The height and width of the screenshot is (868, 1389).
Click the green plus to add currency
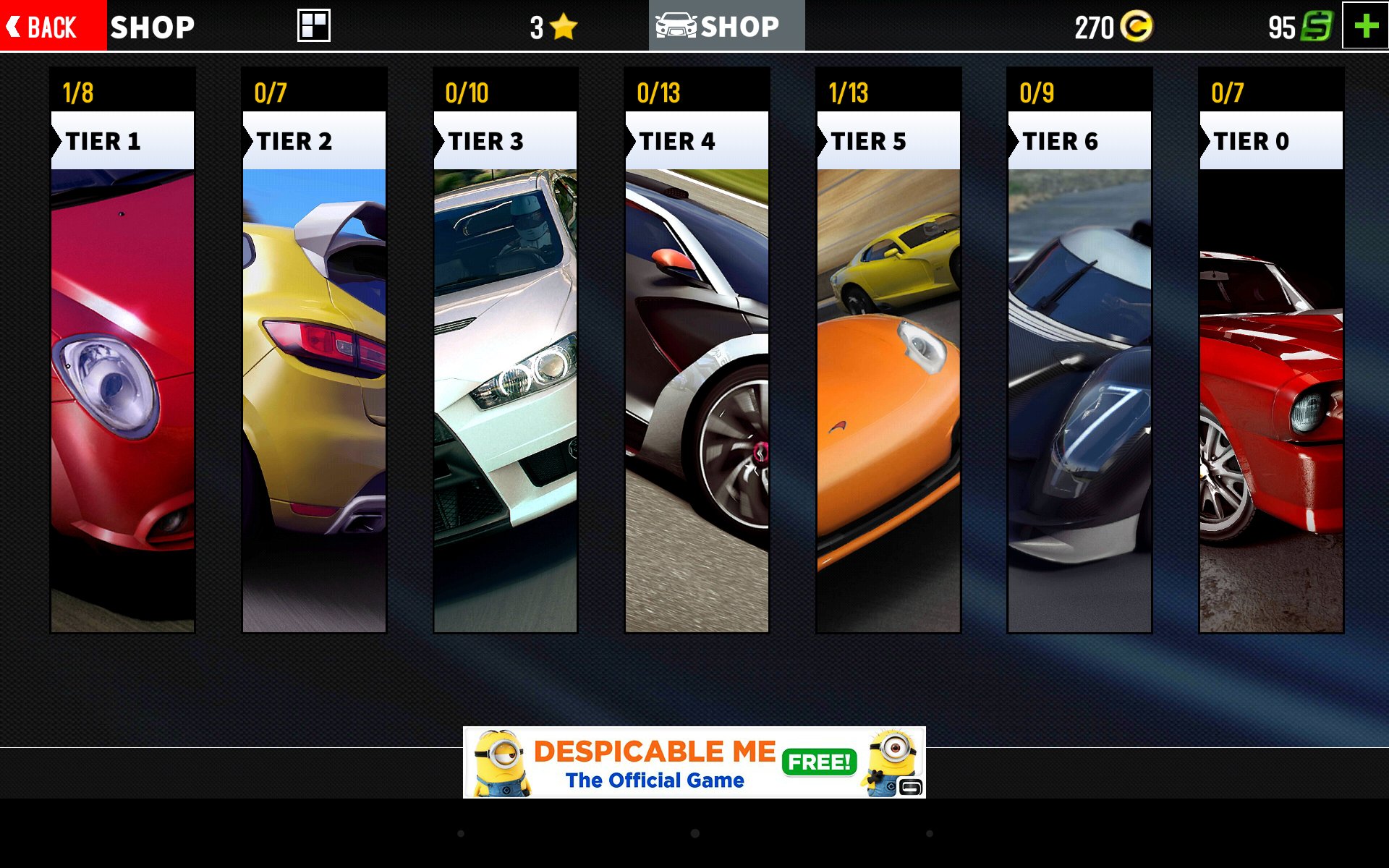[1365, 26]
